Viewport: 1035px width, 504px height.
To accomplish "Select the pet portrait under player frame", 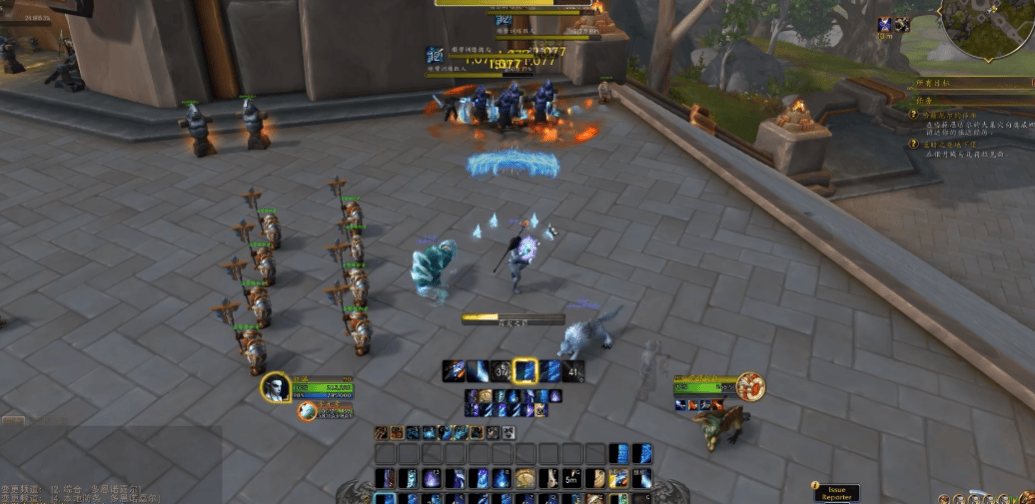I will (308, 411).
